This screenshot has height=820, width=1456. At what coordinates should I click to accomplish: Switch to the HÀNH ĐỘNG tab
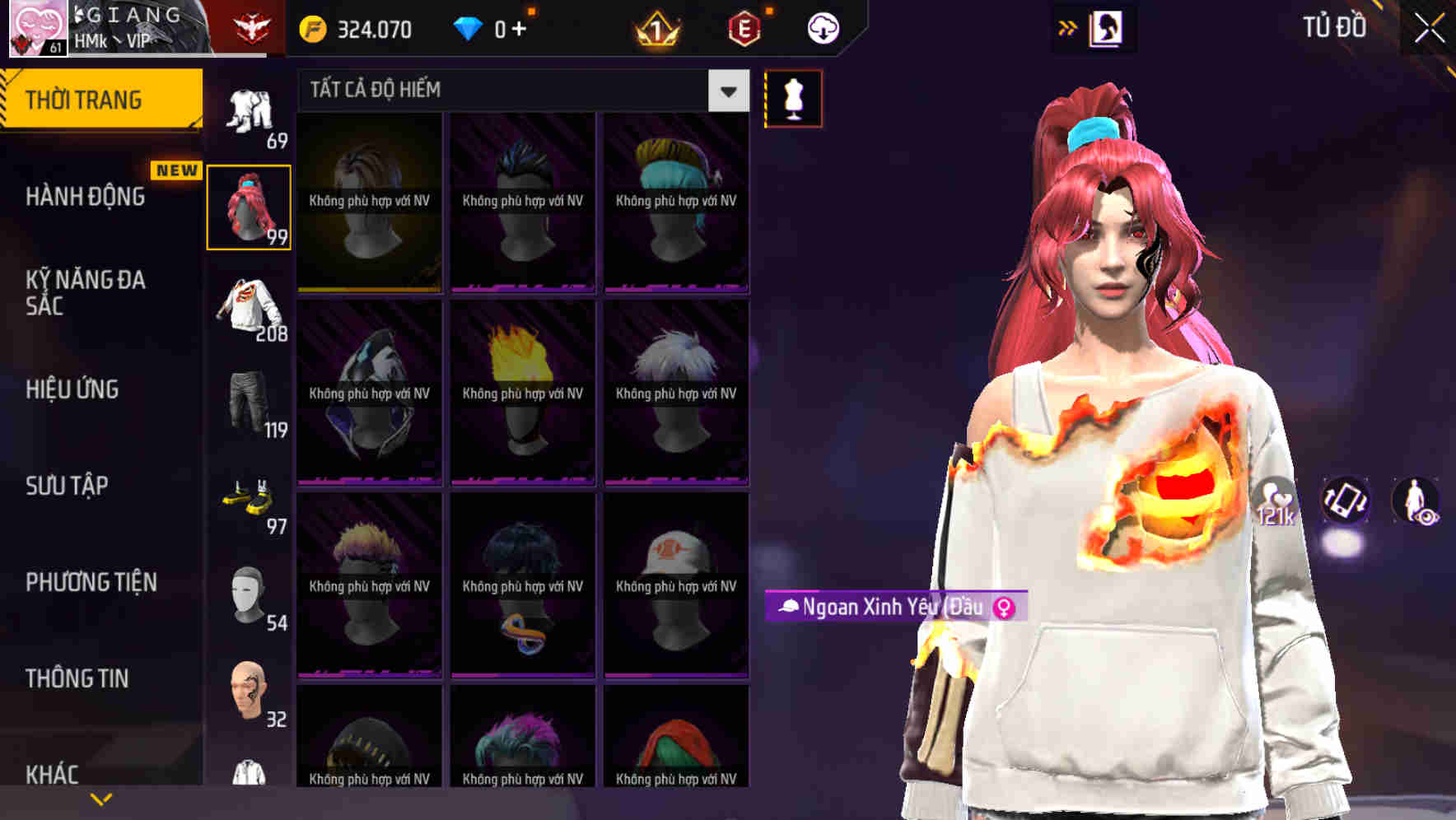click(86, 197)
